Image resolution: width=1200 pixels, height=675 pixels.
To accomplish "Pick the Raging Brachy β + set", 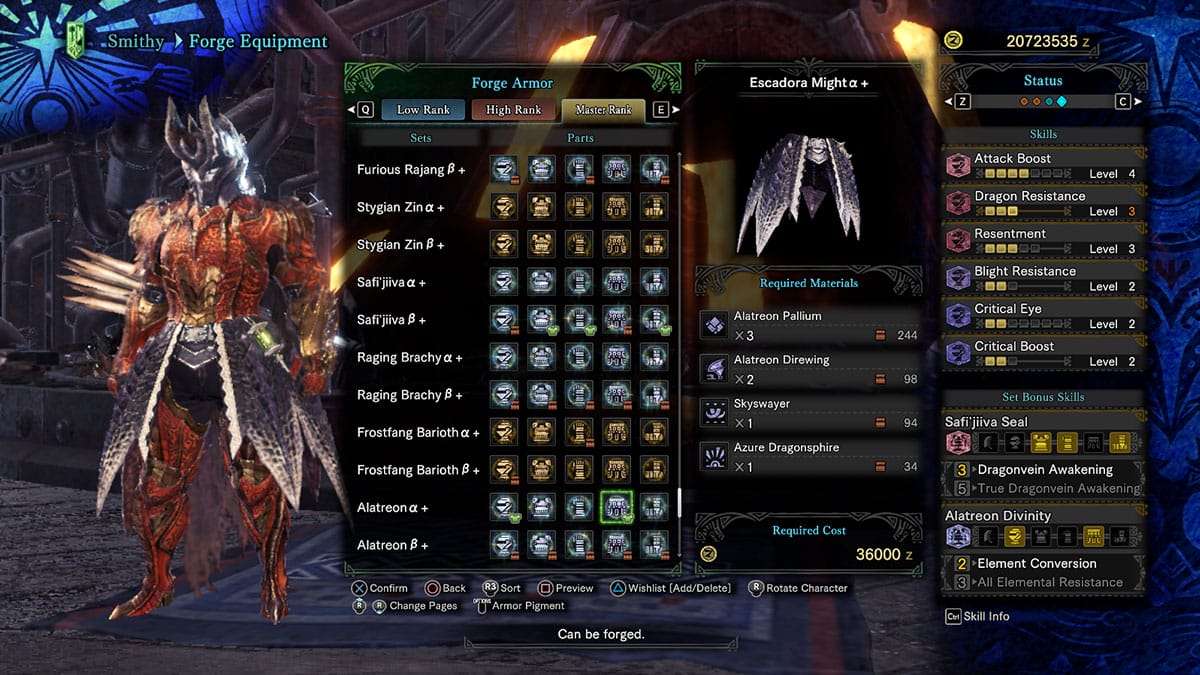I will [x=409, y=395].
